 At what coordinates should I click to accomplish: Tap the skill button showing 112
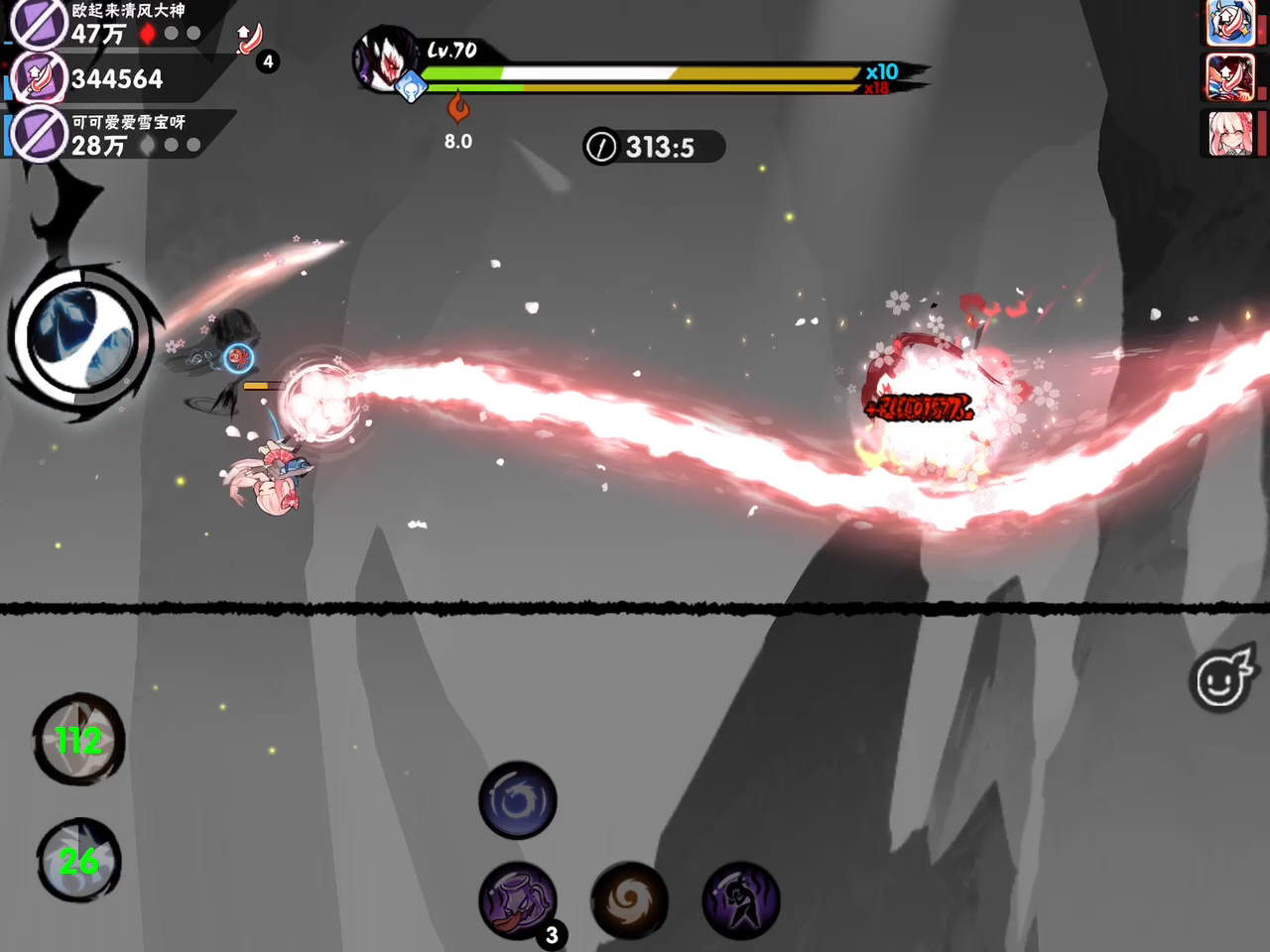click(x=78, y=740)
